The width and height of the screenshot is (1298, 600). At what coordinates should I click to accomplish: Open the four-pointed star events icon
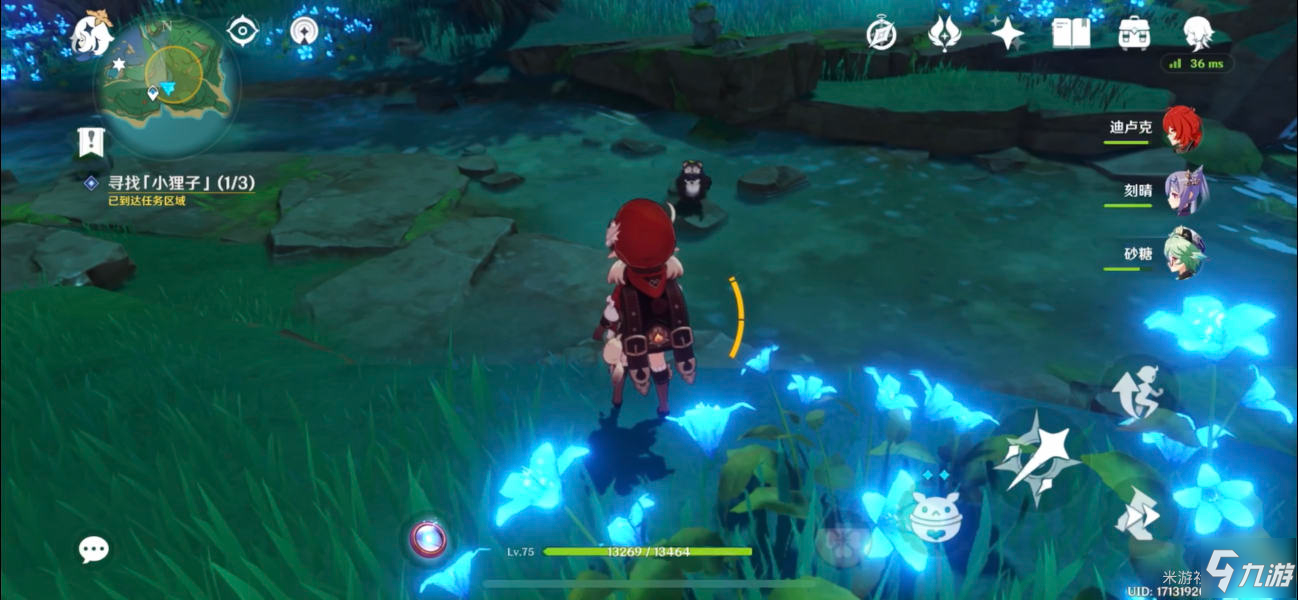[x=1007, y=34]
